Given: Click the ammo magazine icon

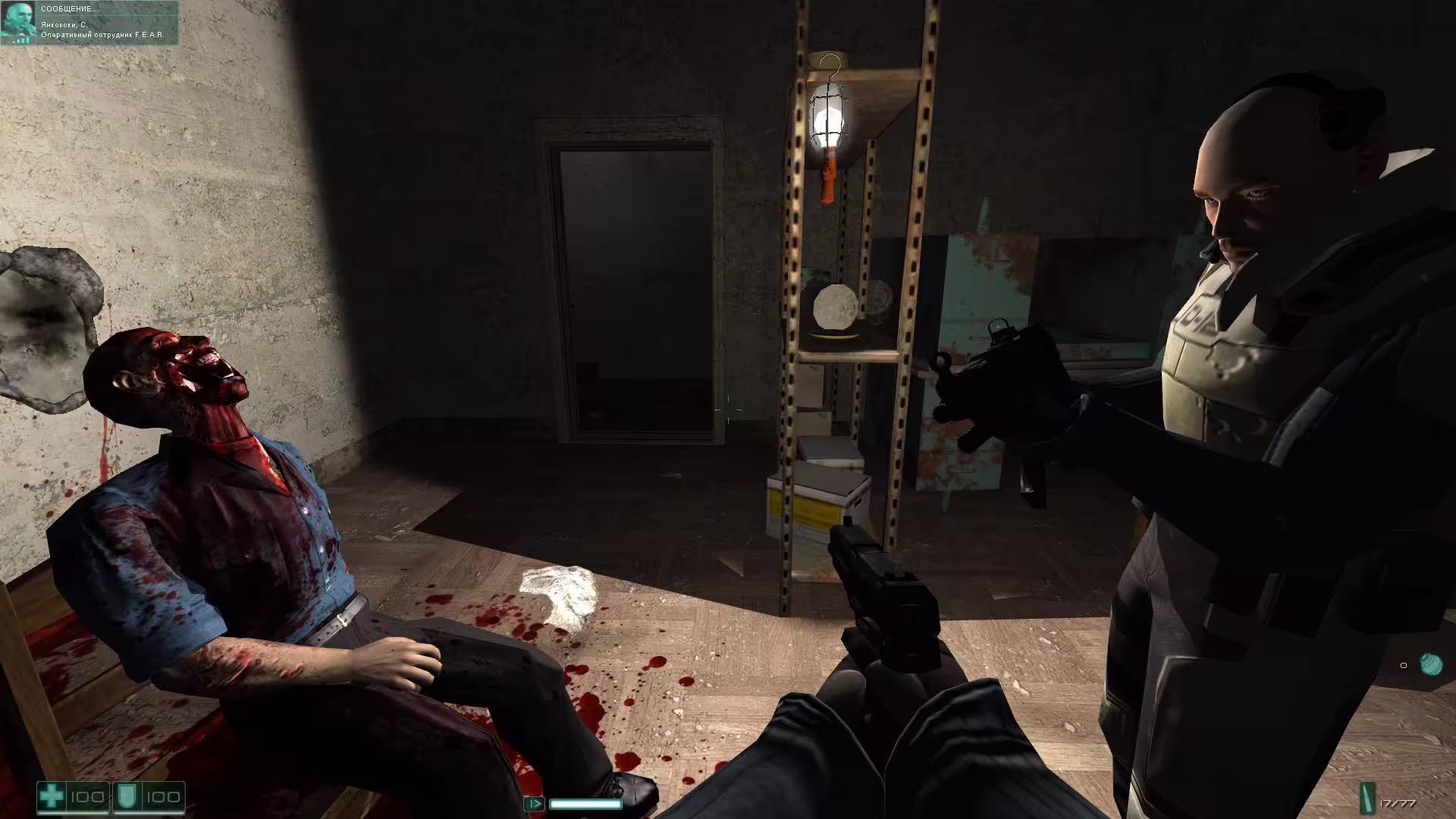Looking at the screenshot, I should pyautogui.click(x=1367, y=799).
